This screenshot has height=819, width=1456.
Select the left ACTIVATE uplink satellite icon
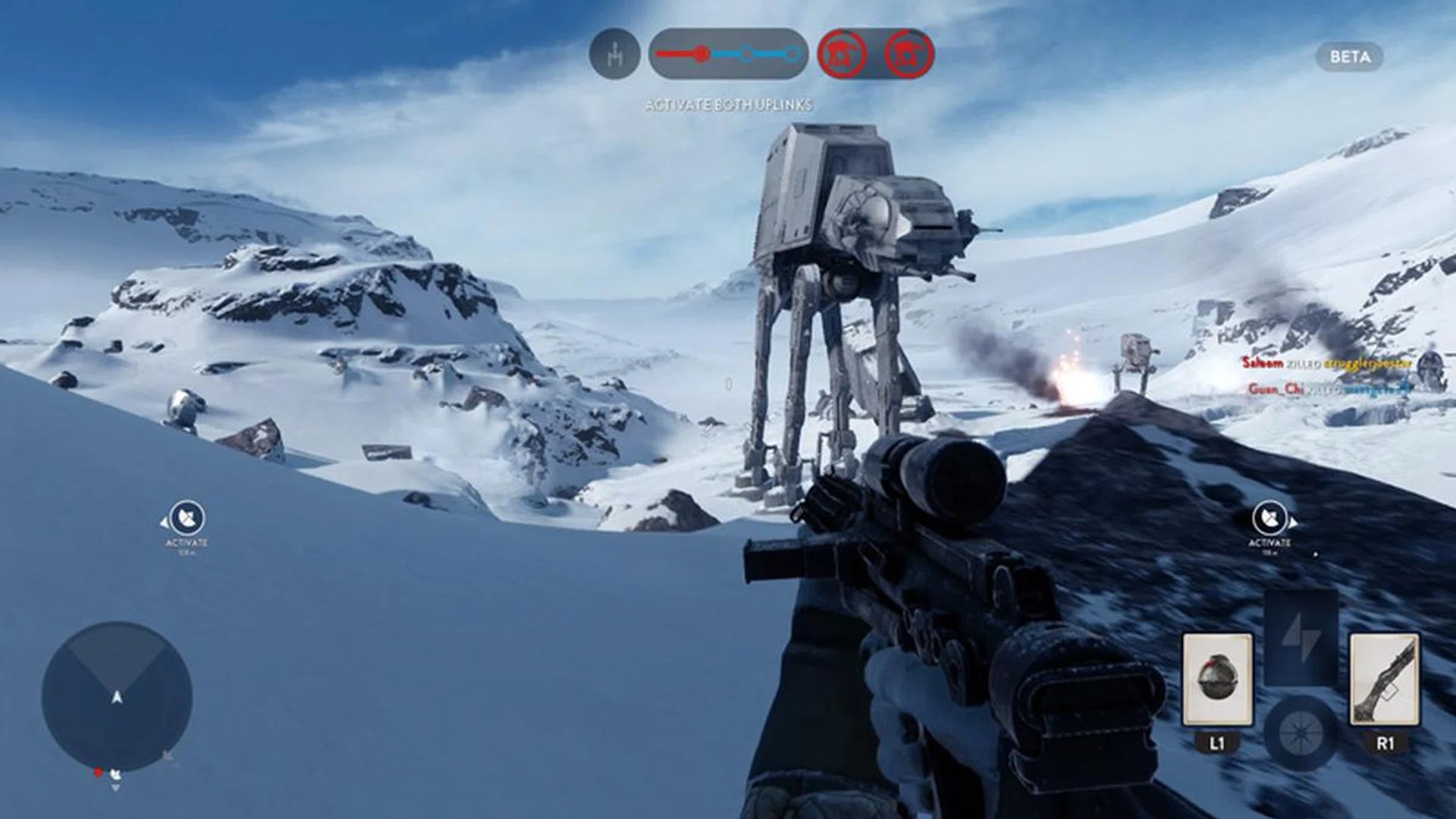click(x=187, y=517)
